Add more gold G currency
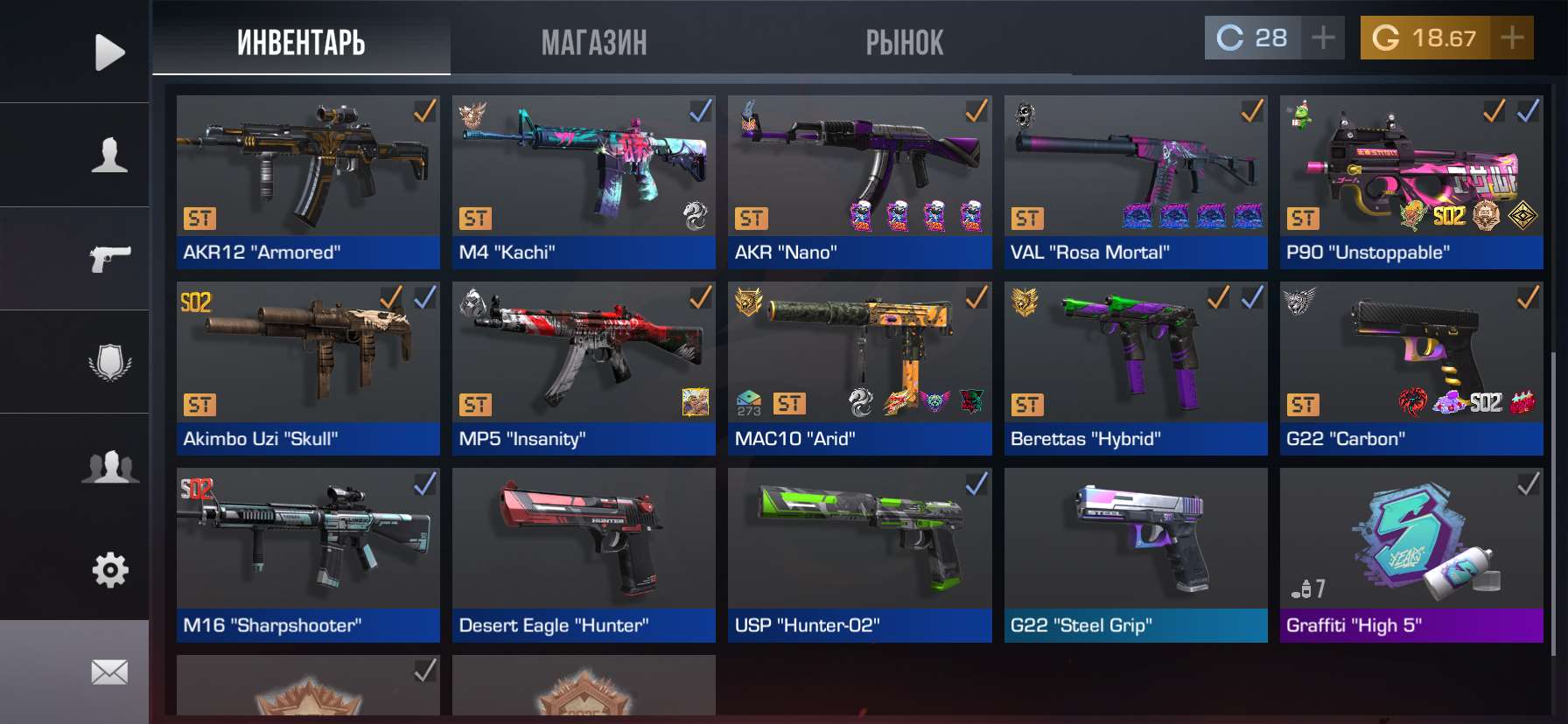The image size is (1568, 724). tap(1512, 38)
